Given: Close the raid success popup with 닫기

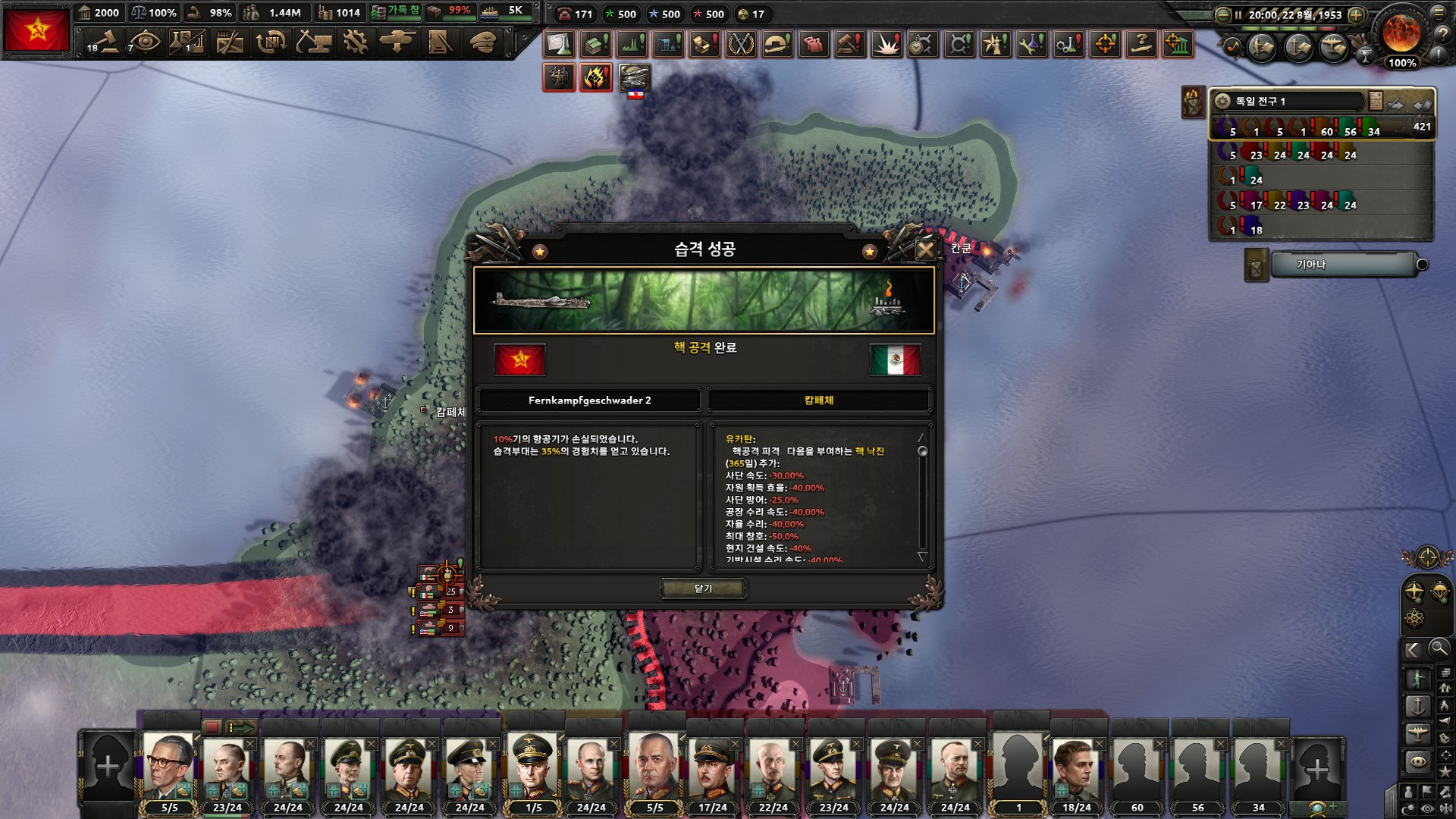Looking at the screenshot, I should [x=703, y=588].
